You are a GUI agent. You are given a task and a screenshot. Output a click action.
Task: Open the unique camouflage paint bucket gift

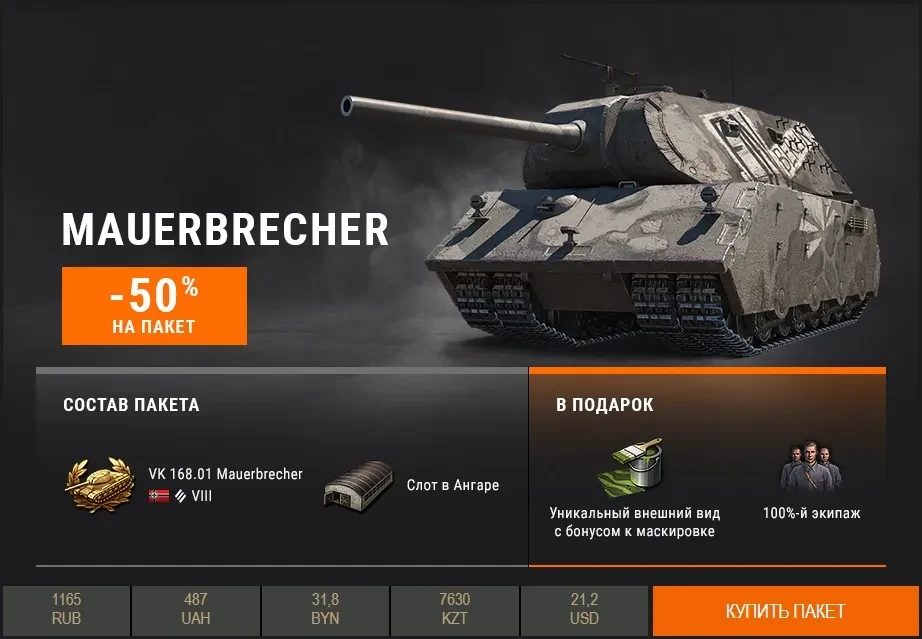point(632,466)
